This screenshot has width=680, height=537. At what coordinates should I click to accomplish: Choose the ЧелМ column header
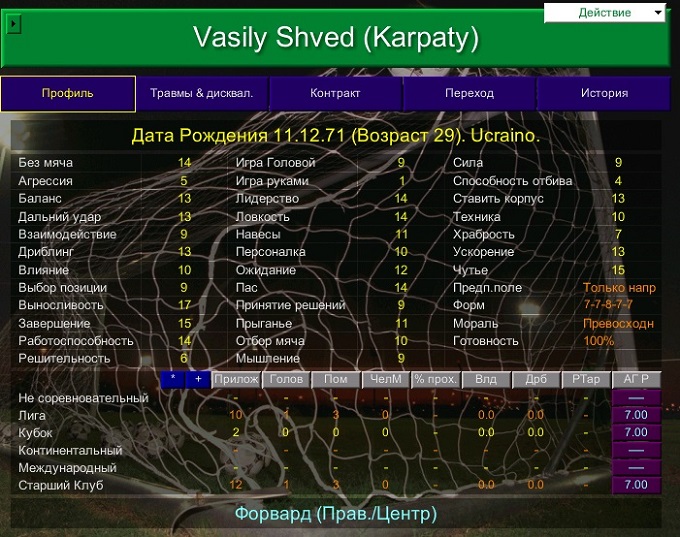[385, 380]
